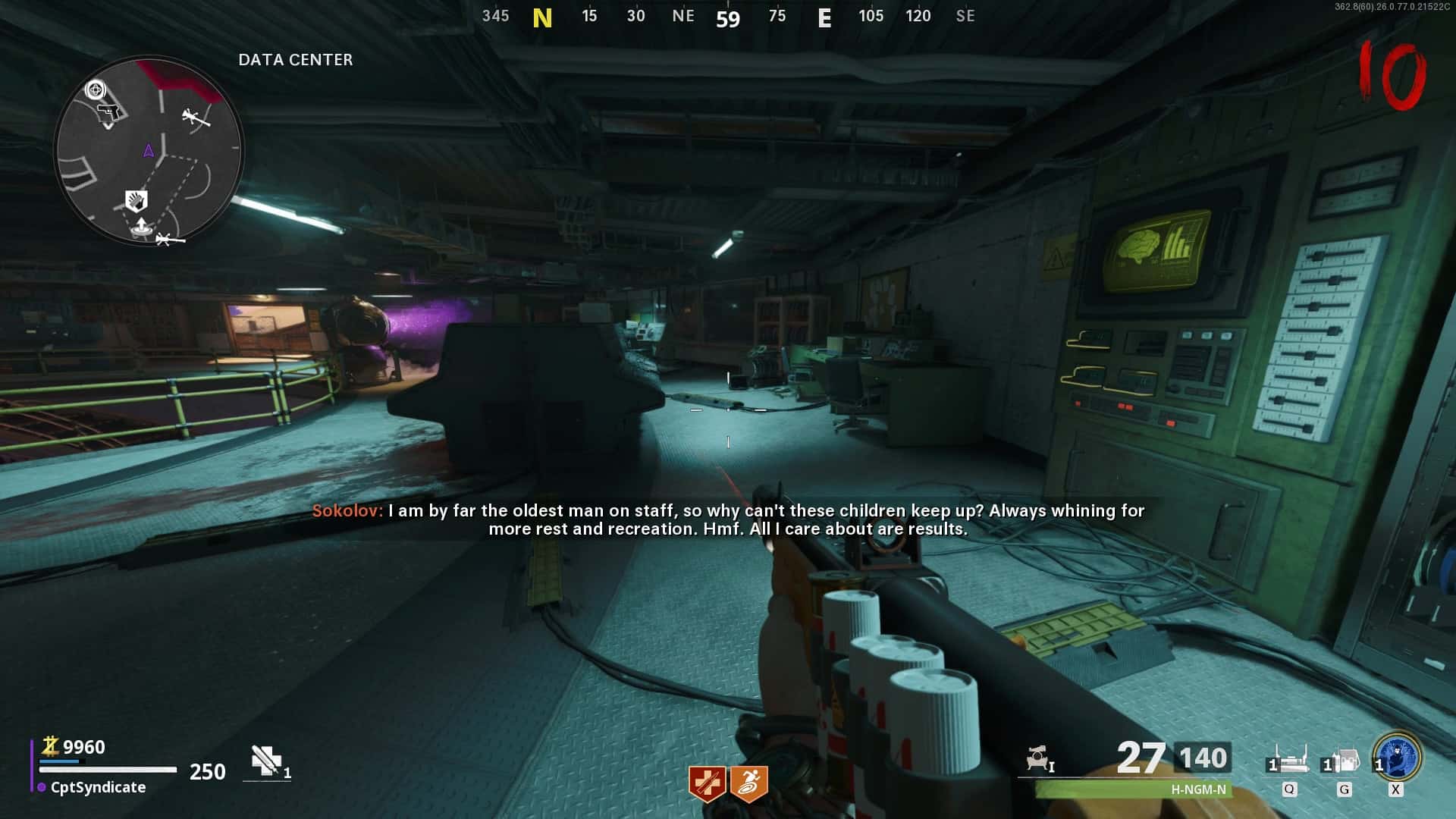Click the upward arrow pad marker on minimap
Viewport: 1456px width, 819px height.
tap(141, 226)
